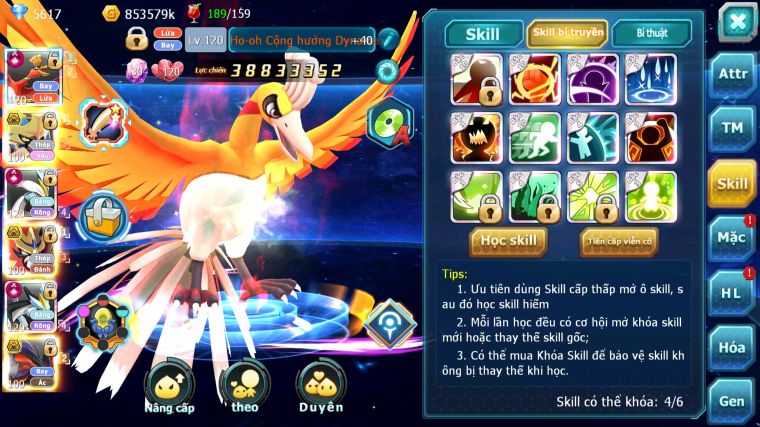Open the Attr side tab
Image resolution: width=760 pixels, height=427 pixels.
tap(733, 75)
